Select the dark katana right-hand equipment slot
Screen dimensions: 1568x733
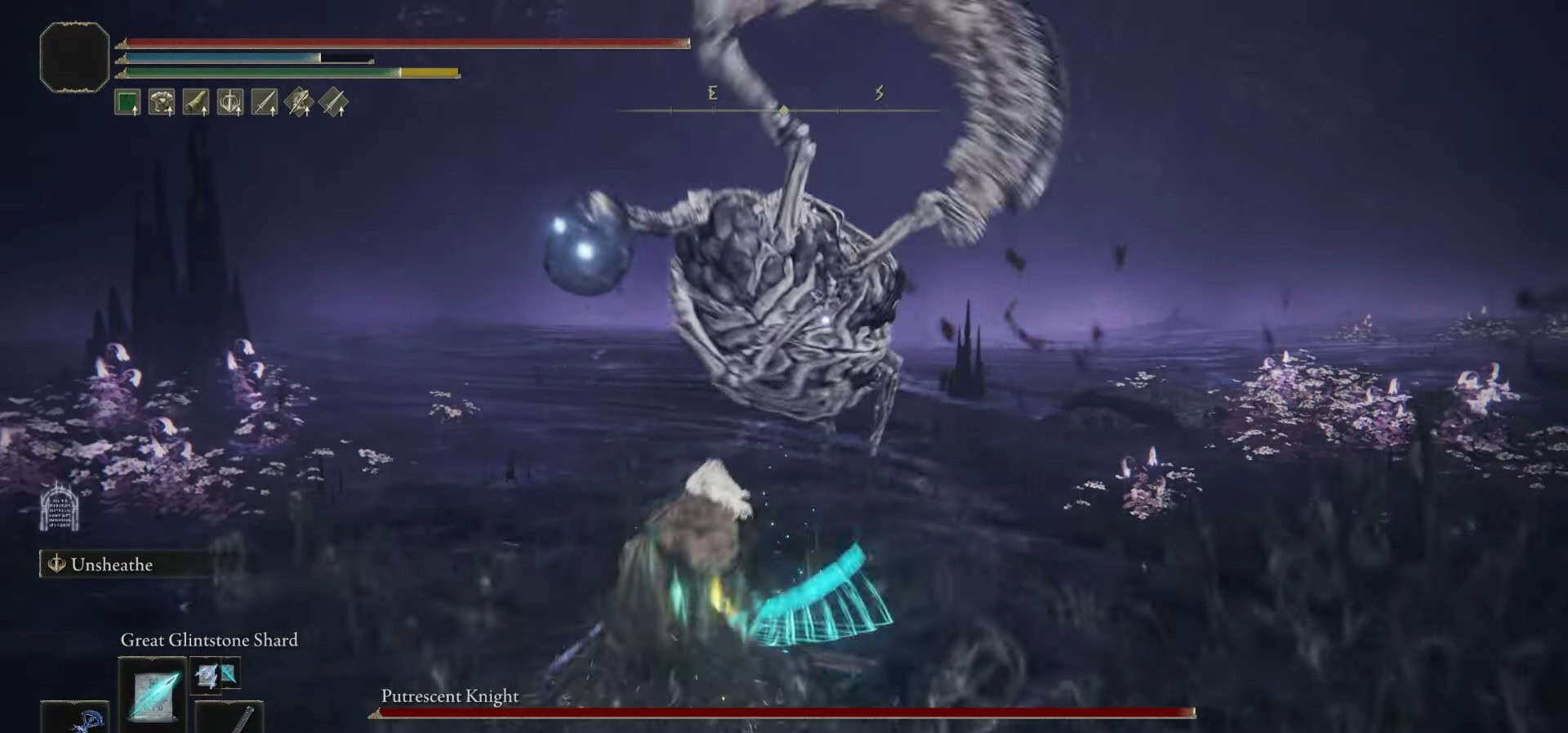[230, 719]
